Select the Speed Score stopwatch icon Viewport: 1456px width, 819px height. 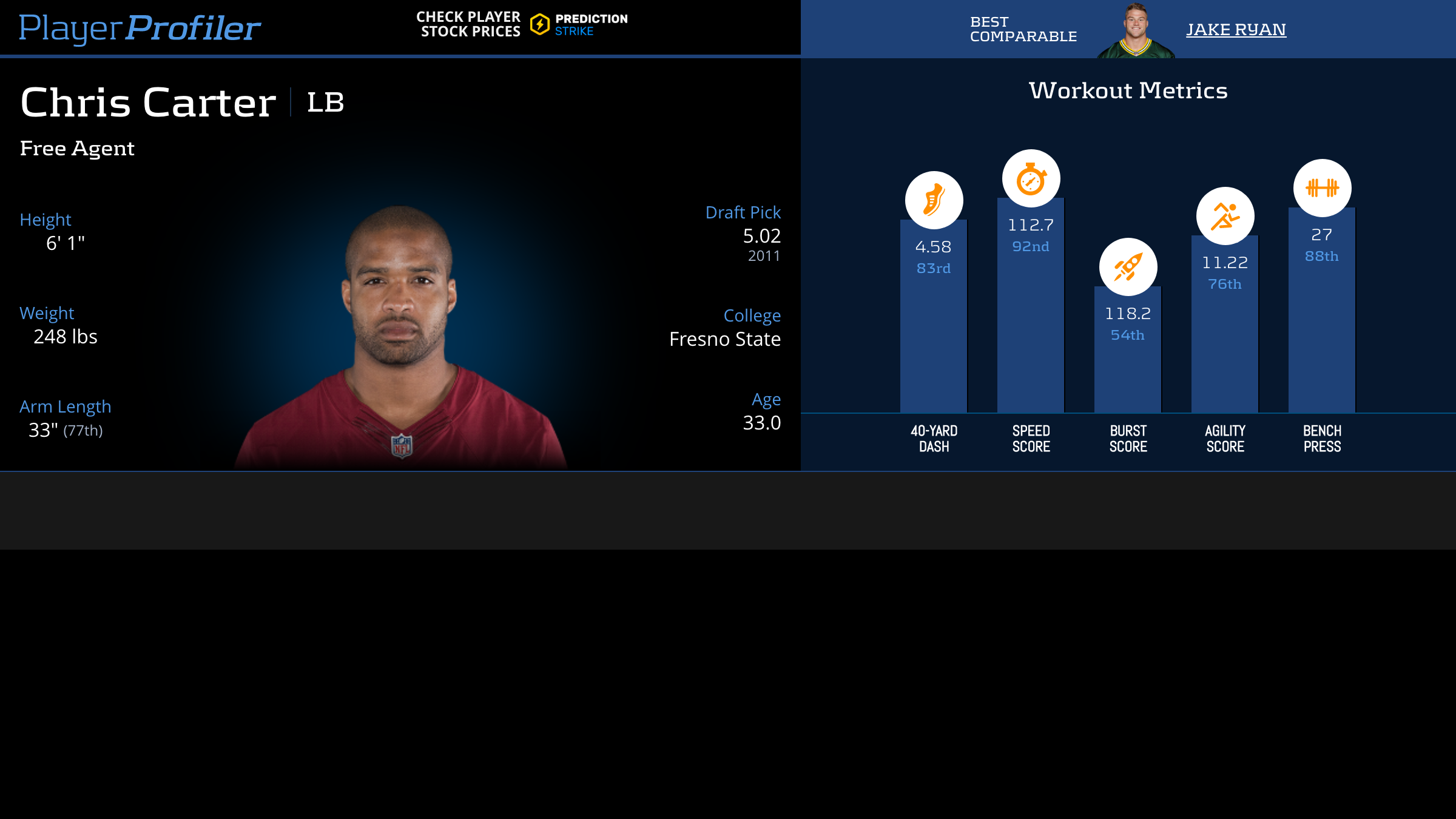[x=1031, y=179]
